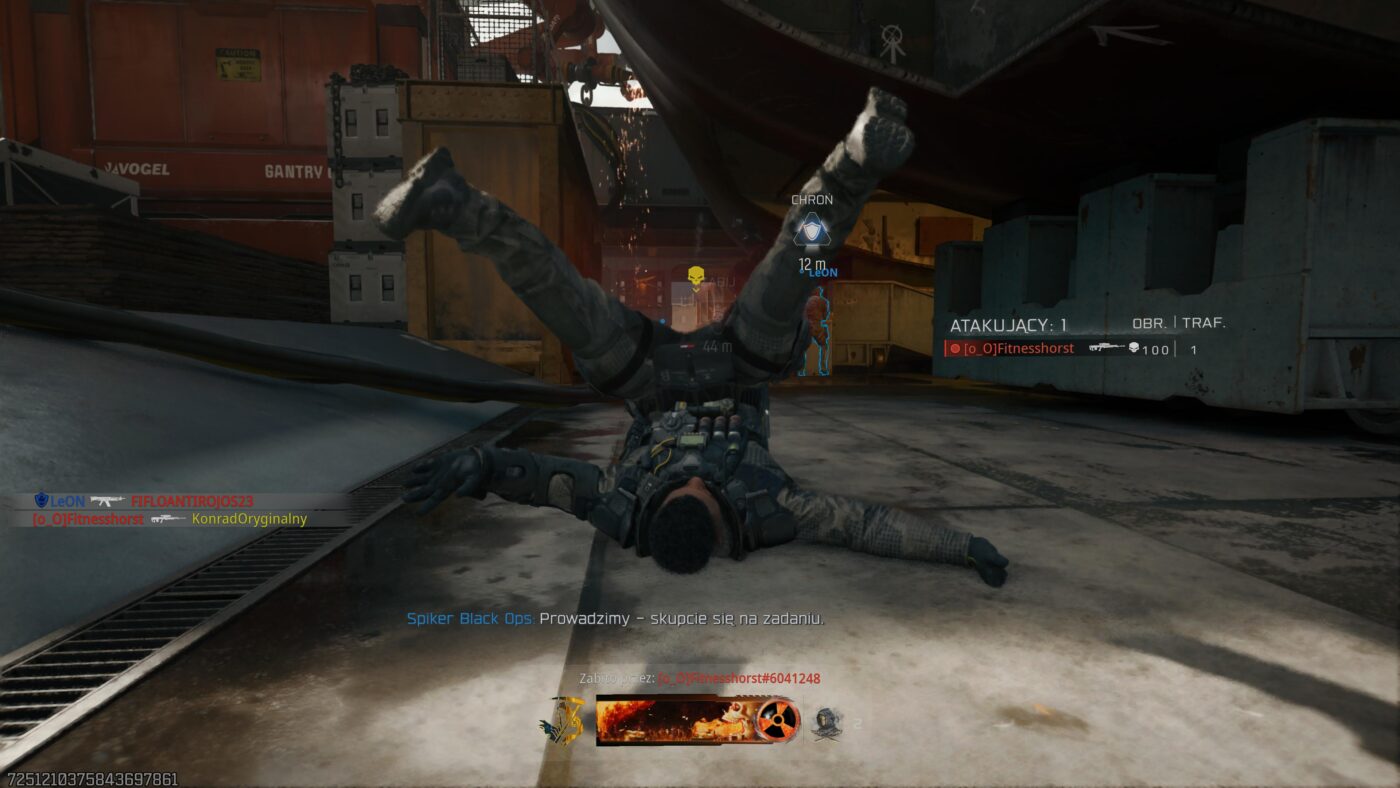
Task: Click the skull icon beside the 100 health value
Action: point(1133,347)
